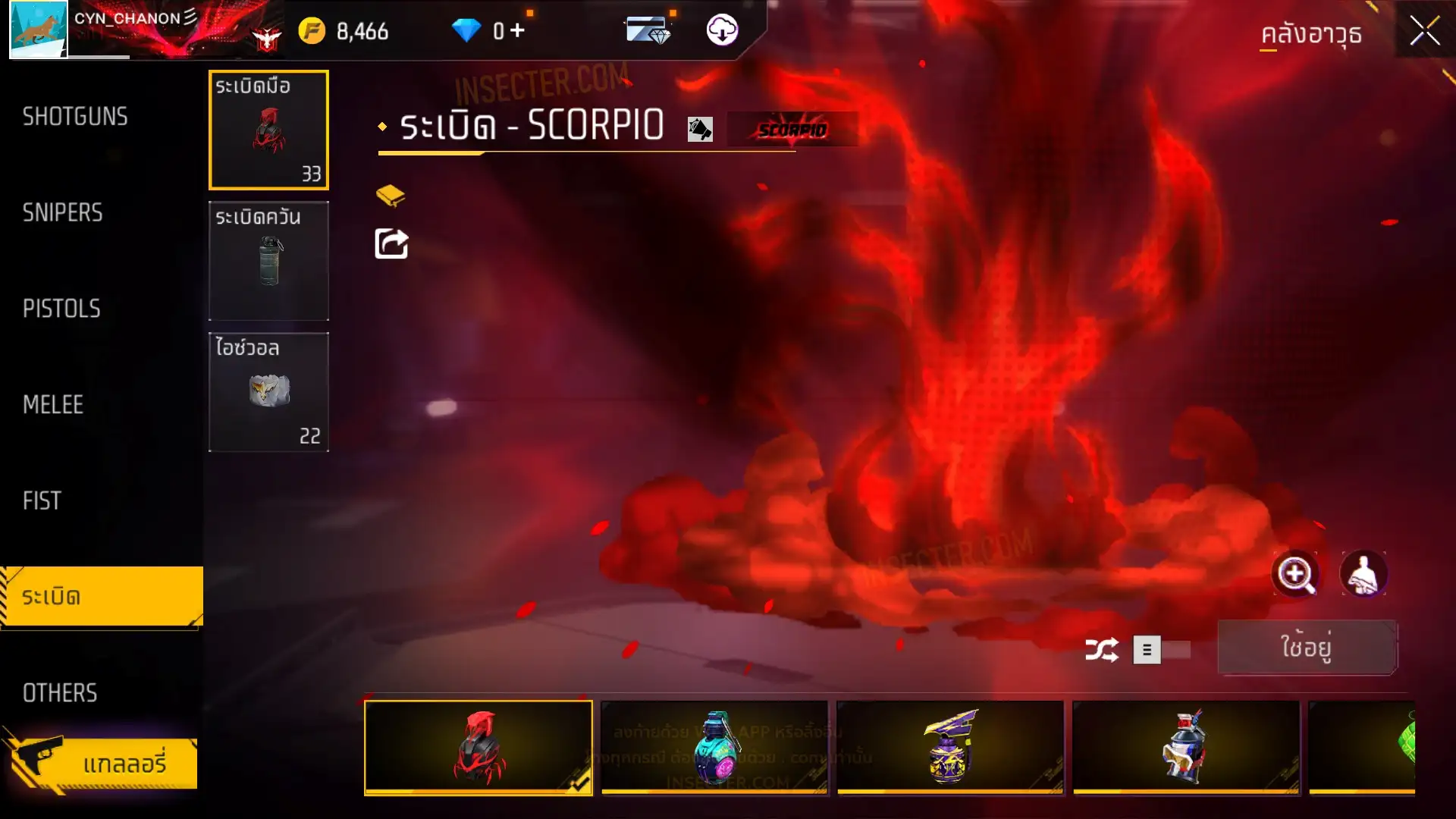Toggle the character preview button
This screenshot has width=1456, height=819.
tap(1363, 574)
